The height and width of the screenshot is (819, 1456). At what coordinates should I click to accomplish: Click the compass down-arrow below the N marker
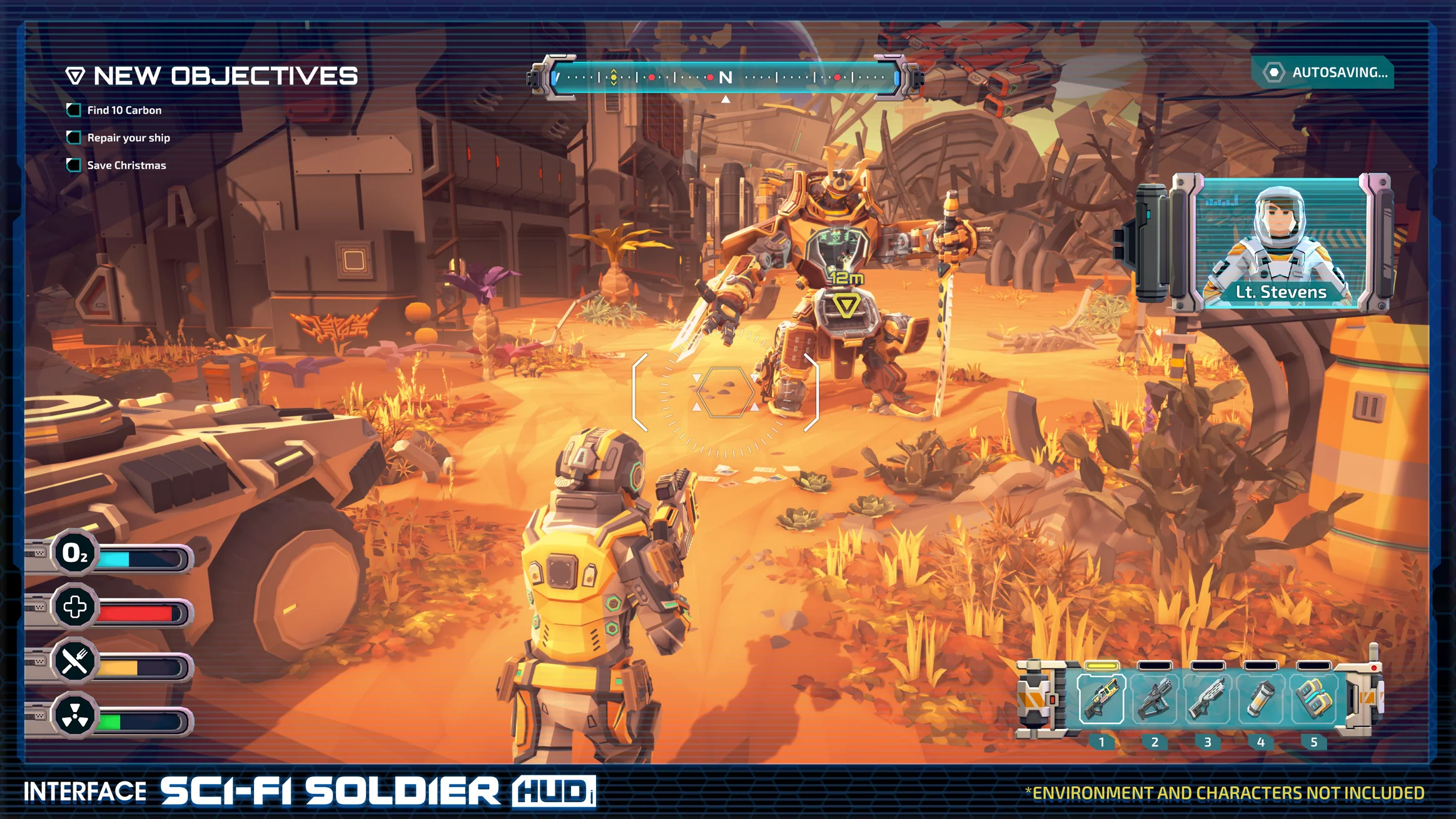pyautogui.click(x=725, y=98)
